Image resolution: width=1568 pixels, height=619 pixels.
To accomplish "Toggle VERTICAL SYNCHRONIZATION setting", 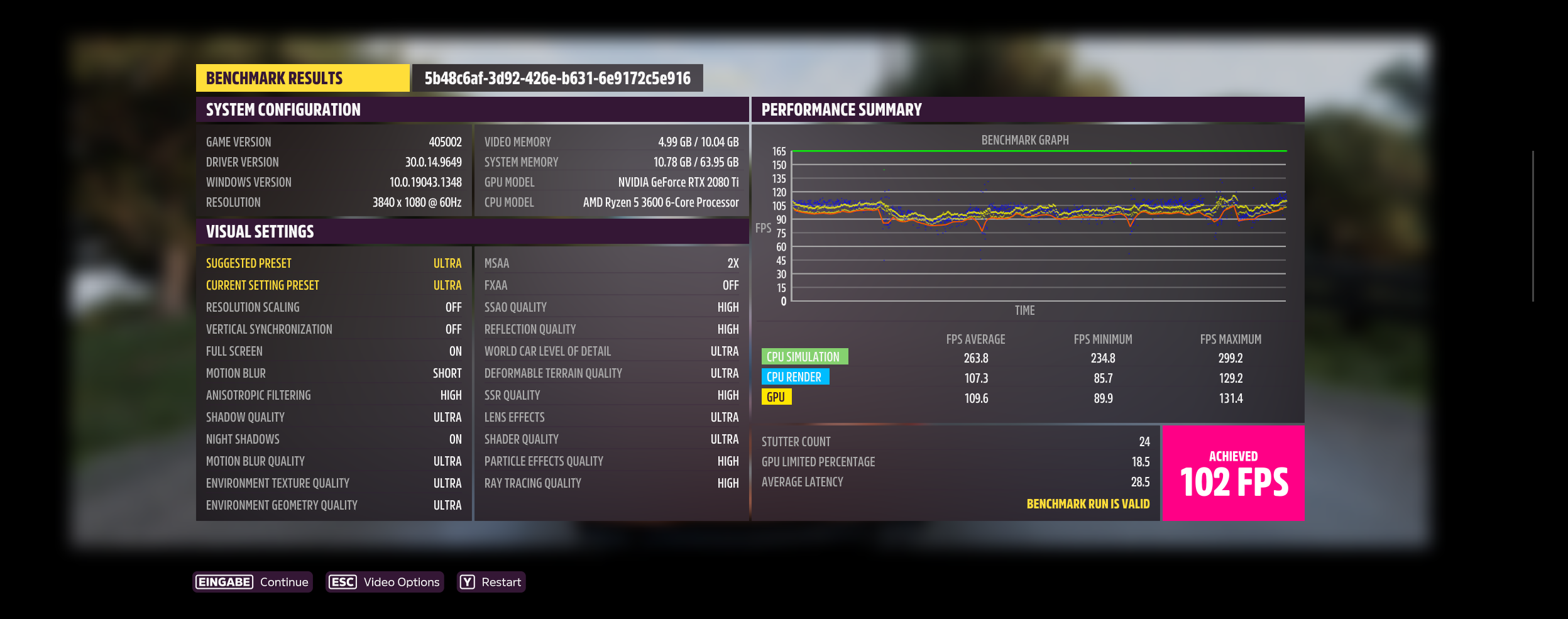I will (x=333, y=329).
